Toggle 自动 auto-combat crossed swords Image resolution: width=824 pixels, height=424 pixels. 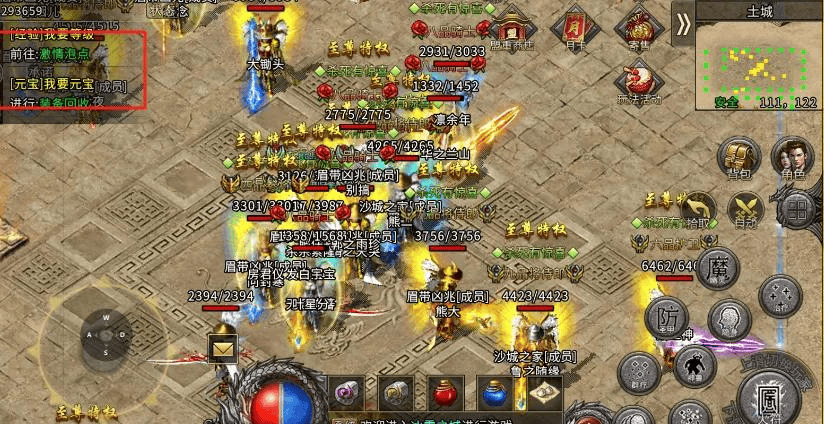tap(744, 209)
